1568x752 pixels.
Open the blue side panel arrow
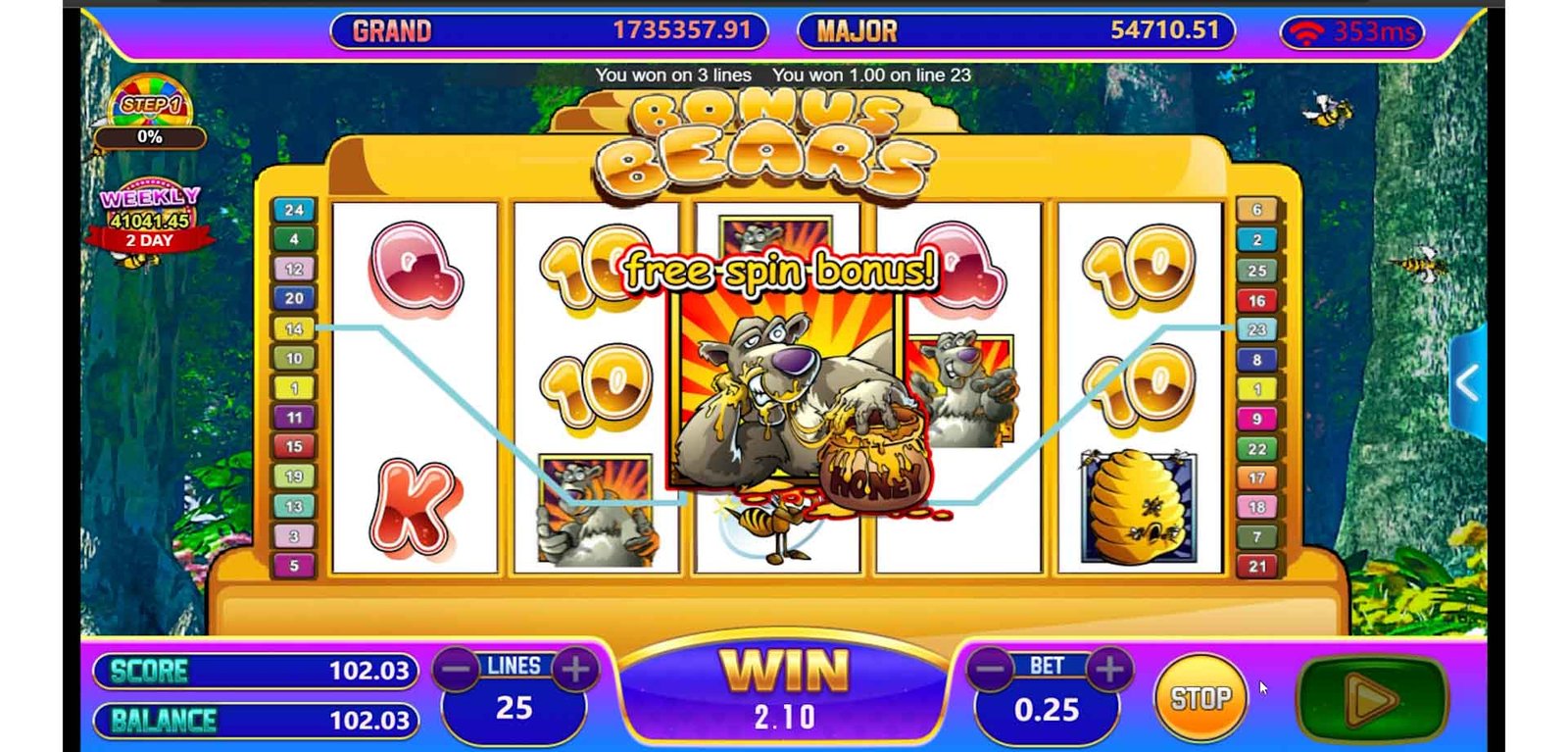coord(1467,383)
